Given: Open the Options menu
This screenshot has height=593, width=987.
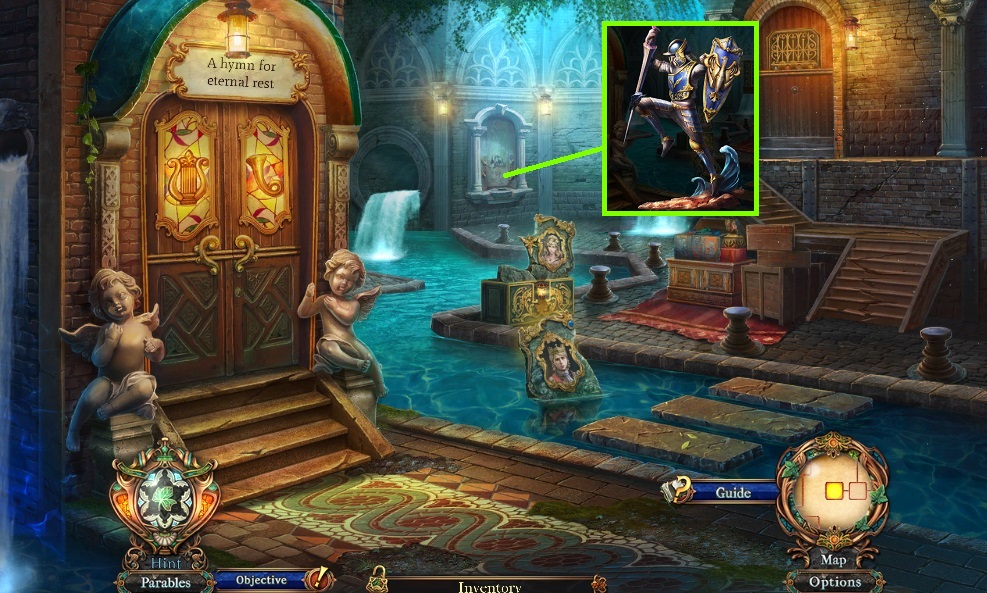Looking at the screenshot, I should 834,581.
